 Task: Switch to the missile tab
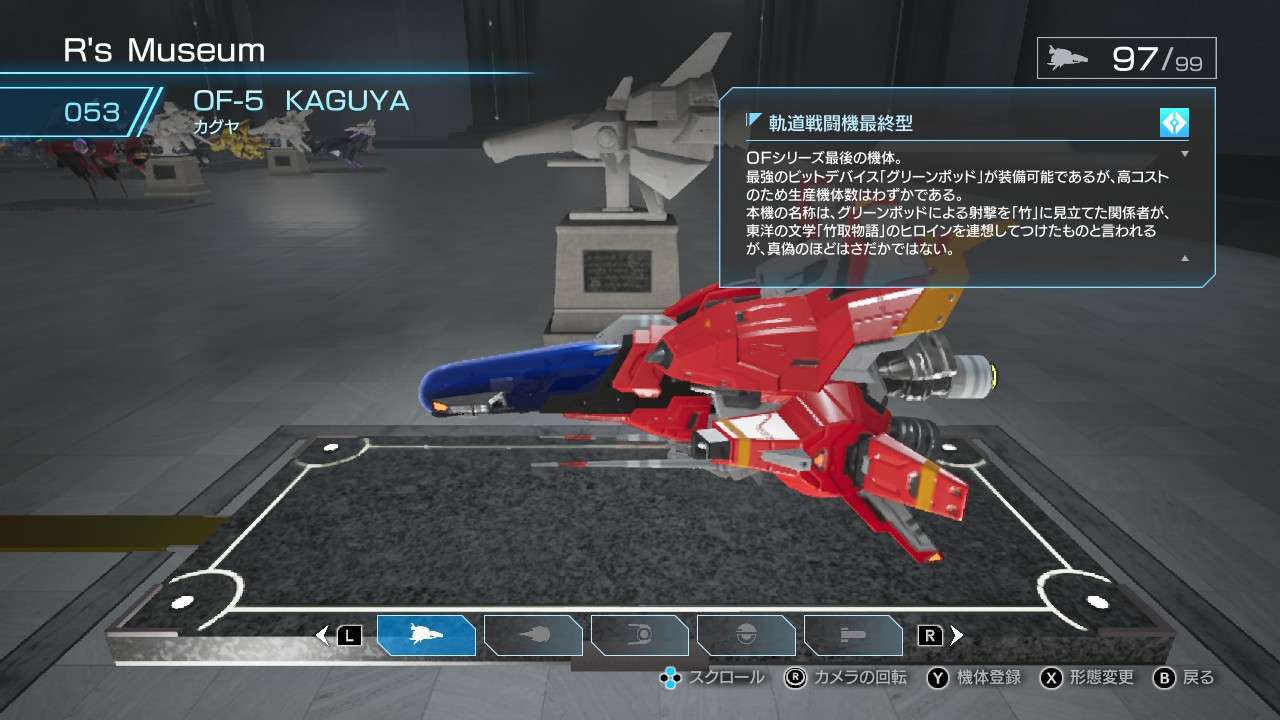pos(853,635)
